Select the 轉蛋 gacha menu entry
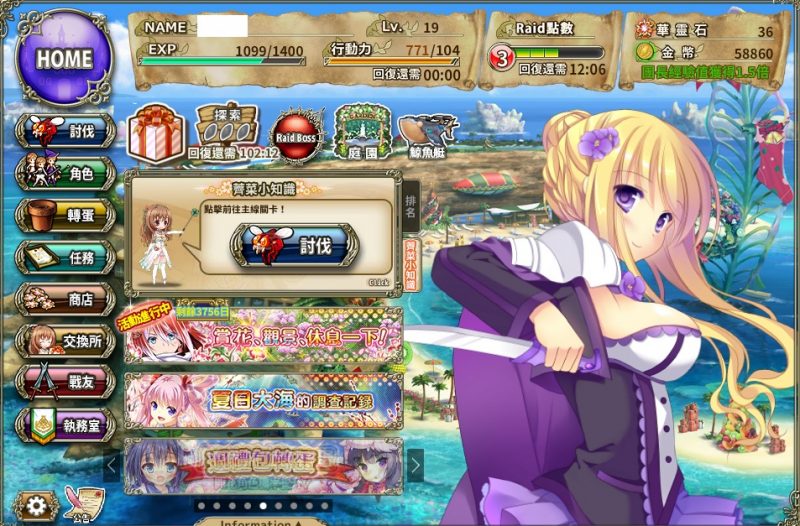Screen dimensions: 800x526 (x=64, y=215)
